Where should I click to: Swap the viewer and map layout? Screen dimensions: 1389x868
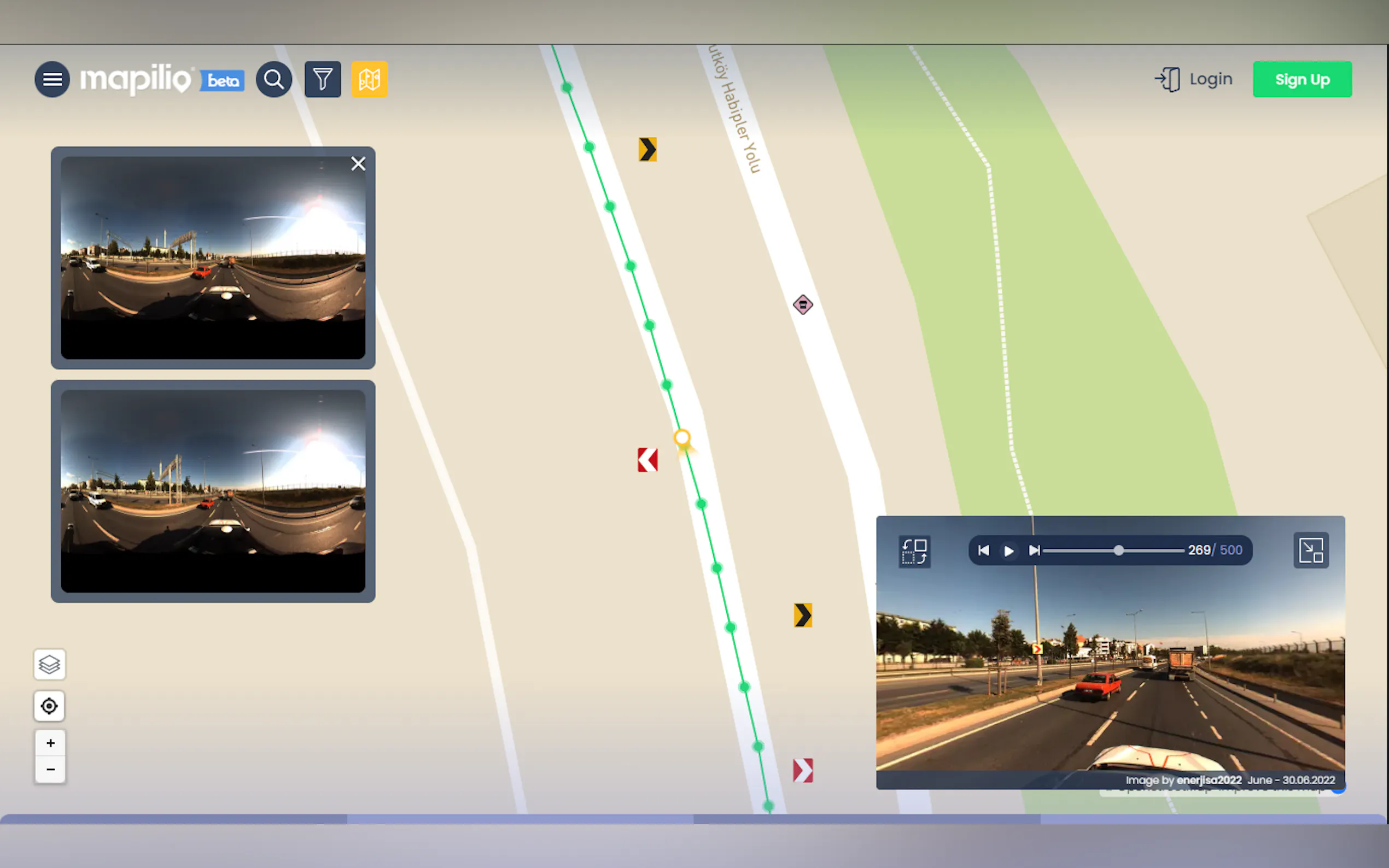click(x=914, y=551)
